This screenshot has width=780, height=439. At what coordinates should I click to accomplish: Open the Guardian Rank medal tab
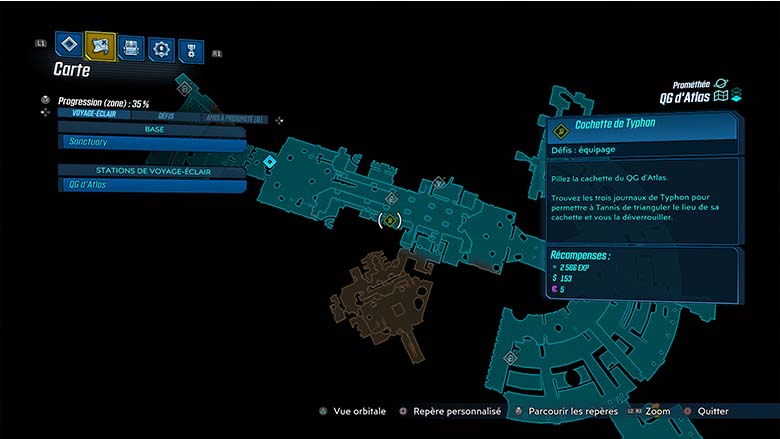tap(190, 50)
